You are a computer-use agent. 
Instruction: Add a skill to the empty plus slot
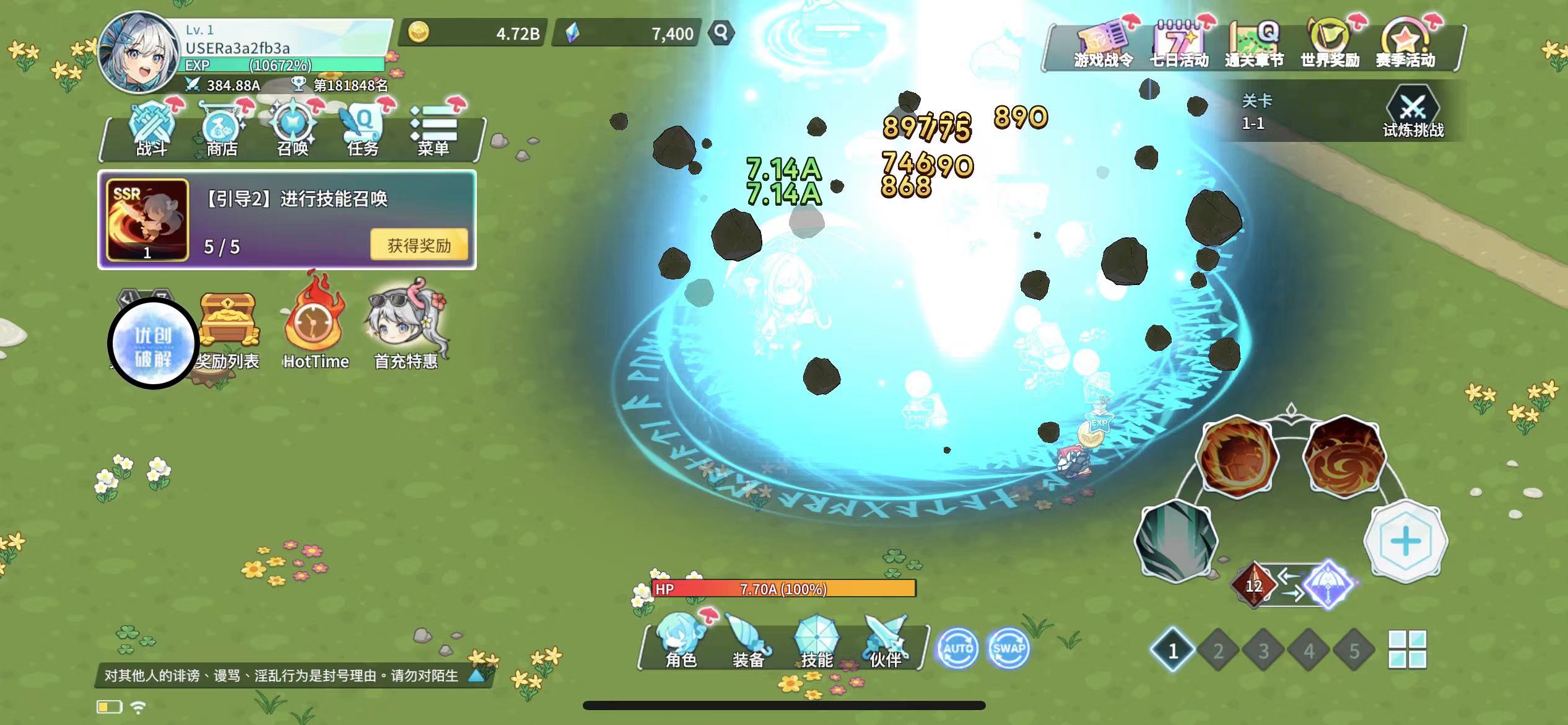(x=1405, y=542)
